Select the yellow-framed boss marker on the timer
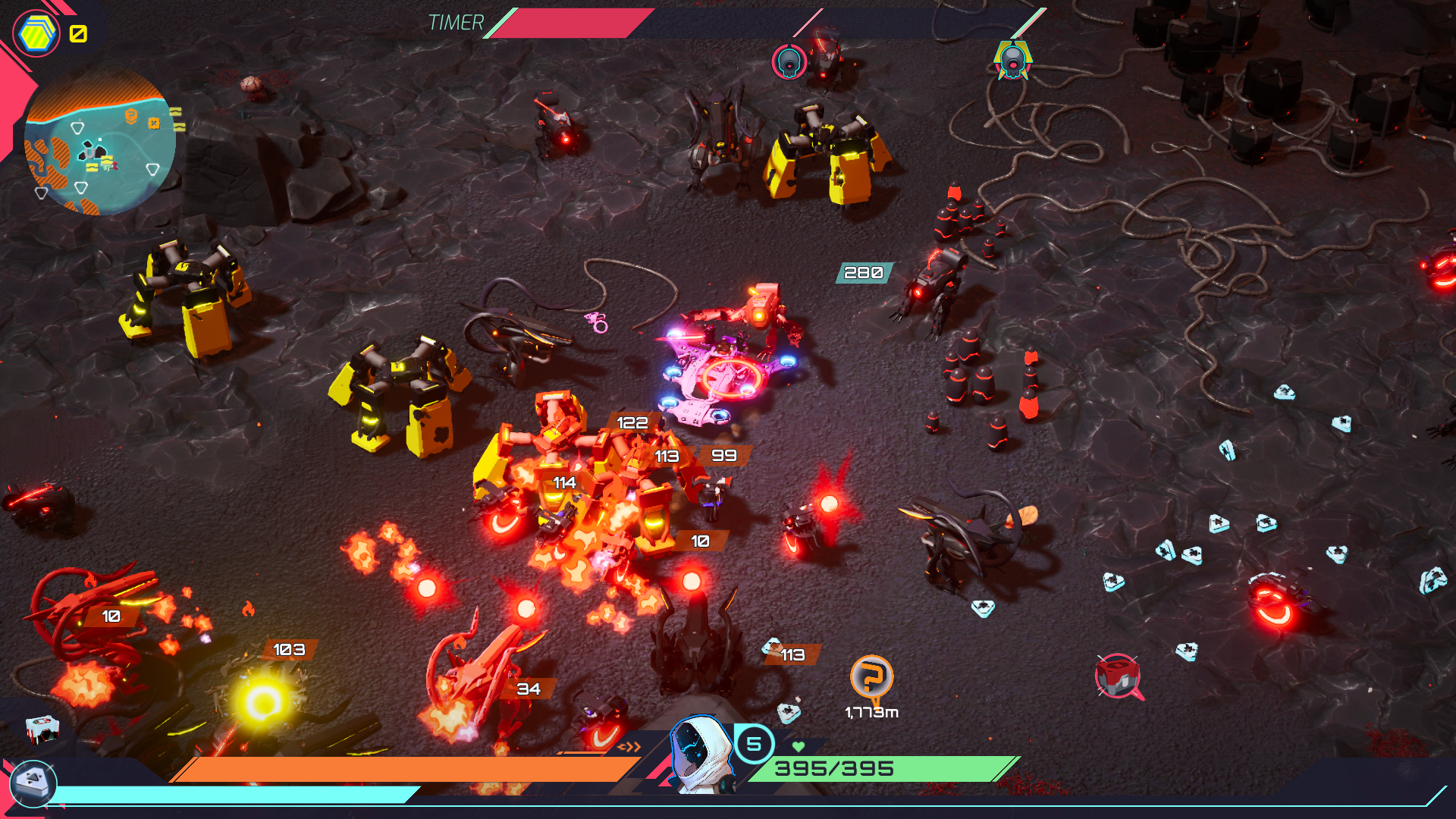 tap(1013, 61)
